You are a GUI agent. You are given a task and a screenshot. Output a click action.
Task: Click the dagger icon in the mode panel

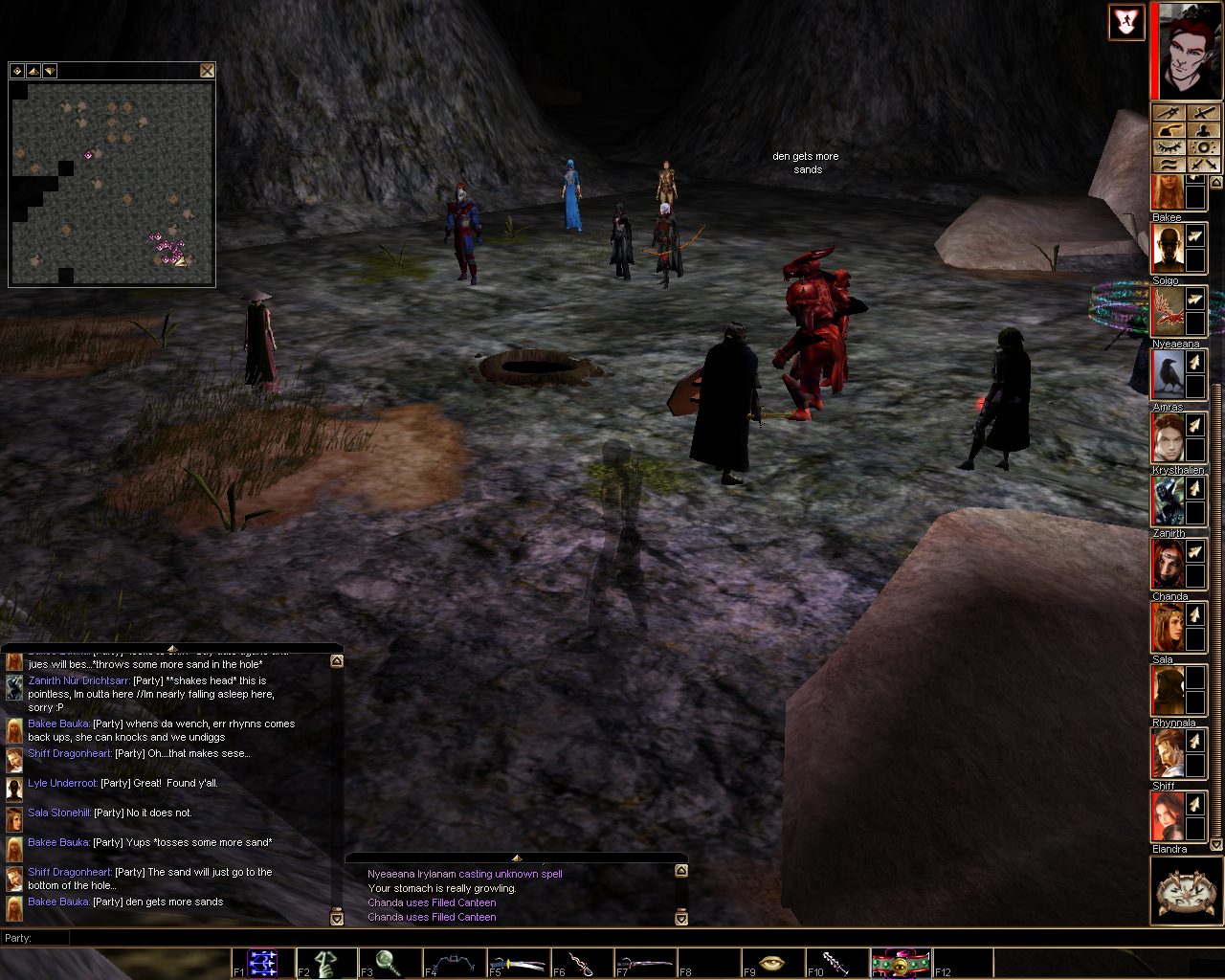point(1169,113)
